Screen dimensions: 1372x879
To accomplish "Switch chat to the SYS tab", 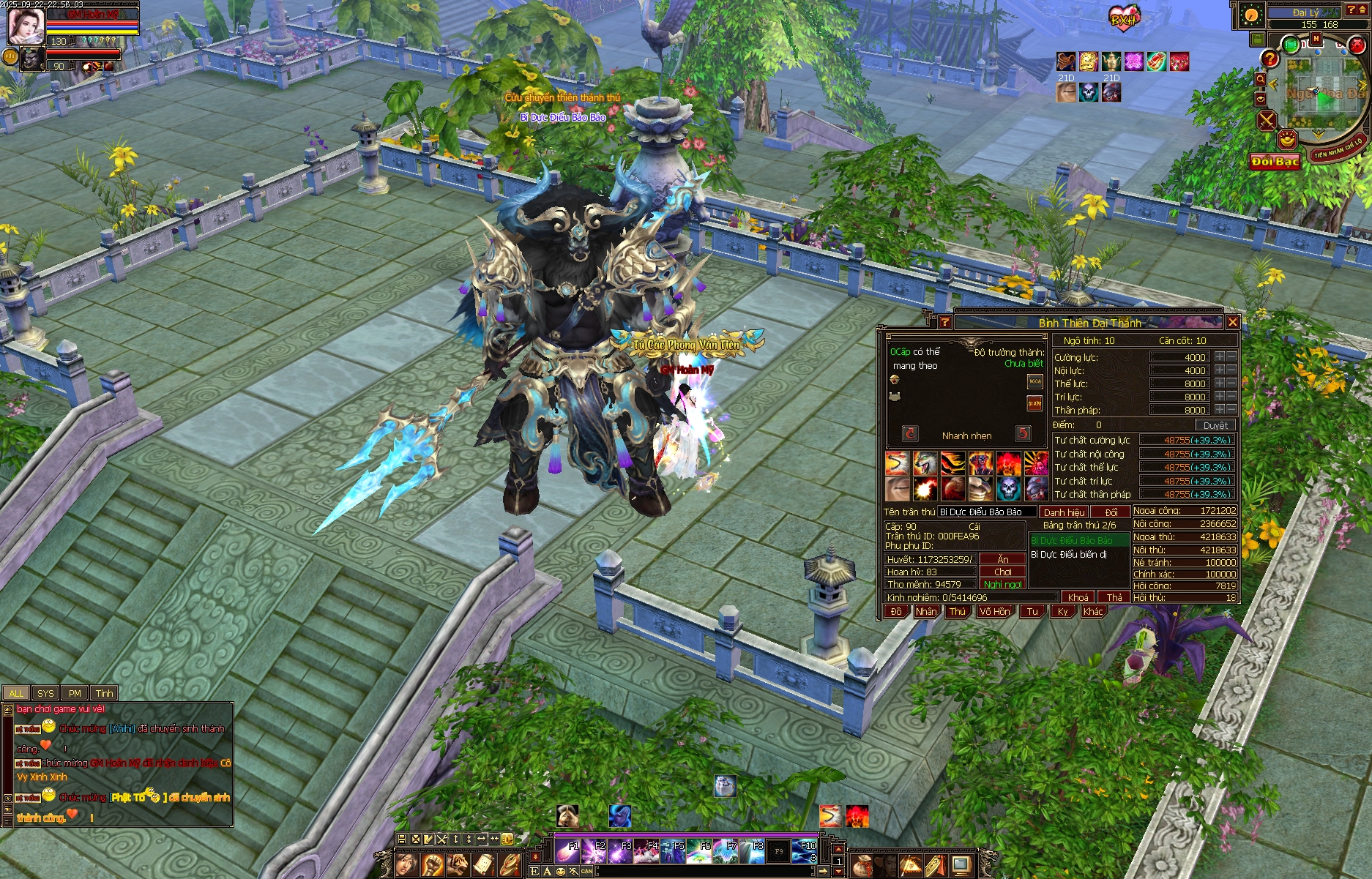I will (45, 693).
